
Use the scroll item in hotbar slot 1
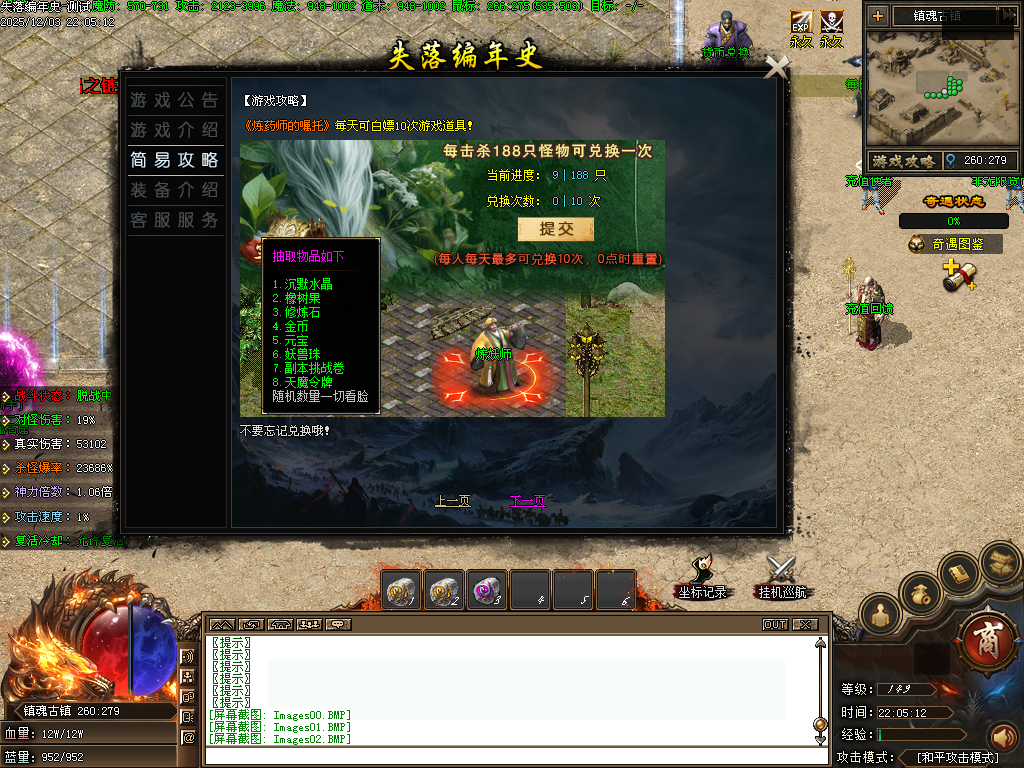[x=402, y=591]
